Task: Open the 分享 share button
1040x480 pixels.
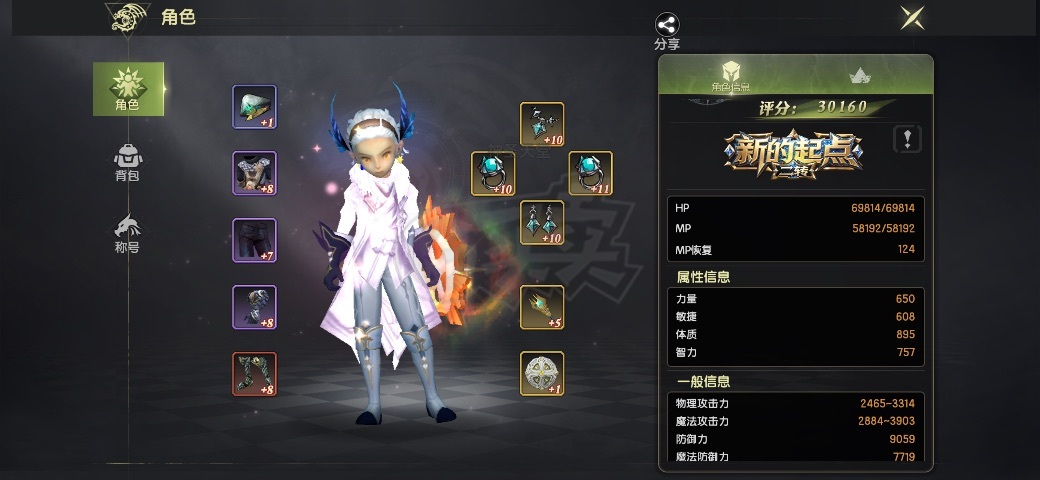Action: (667, 30)
